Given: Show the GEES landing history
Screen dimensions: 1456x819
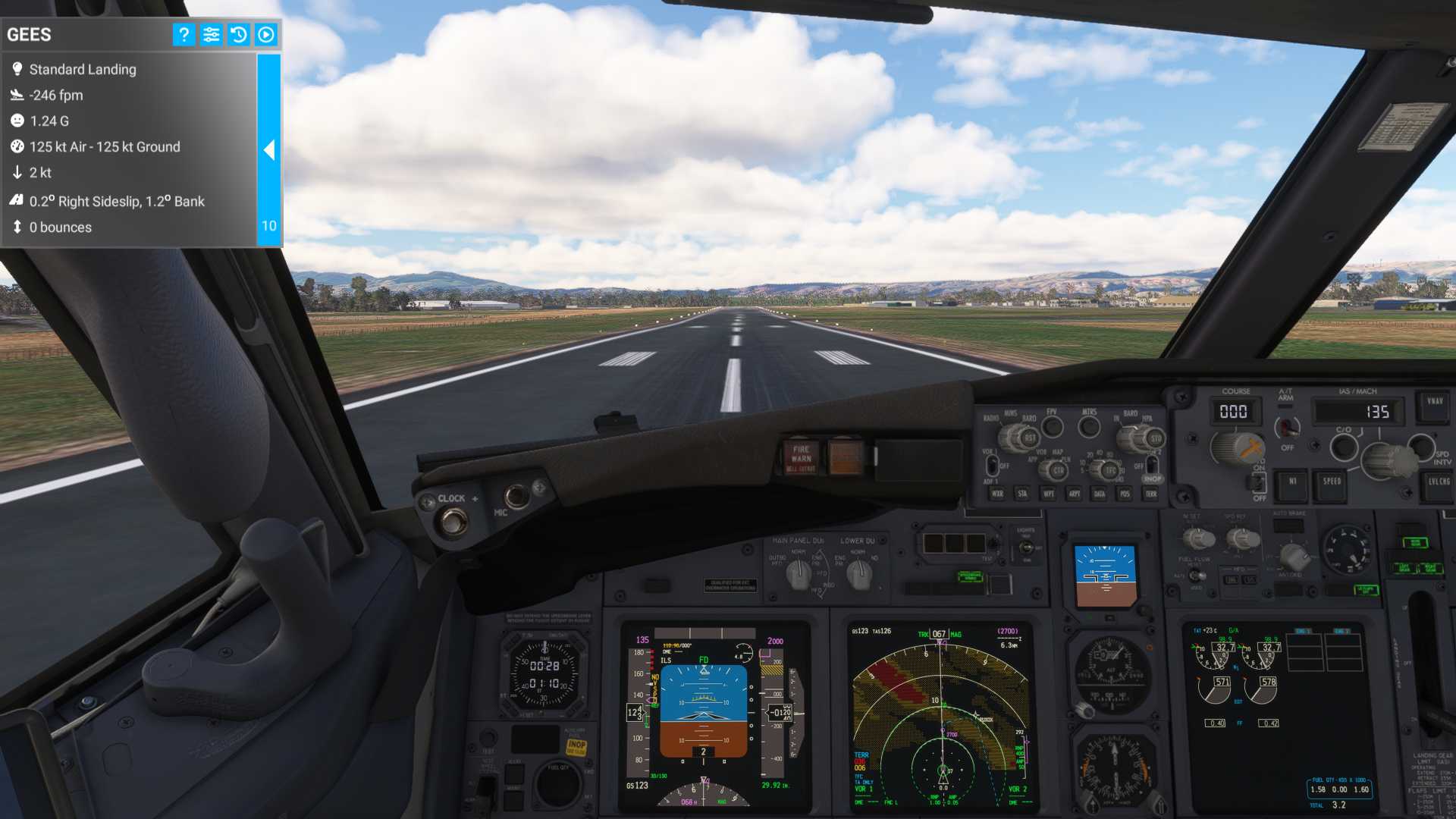Looking at the screenshot, I should click(x=238, y=34).
